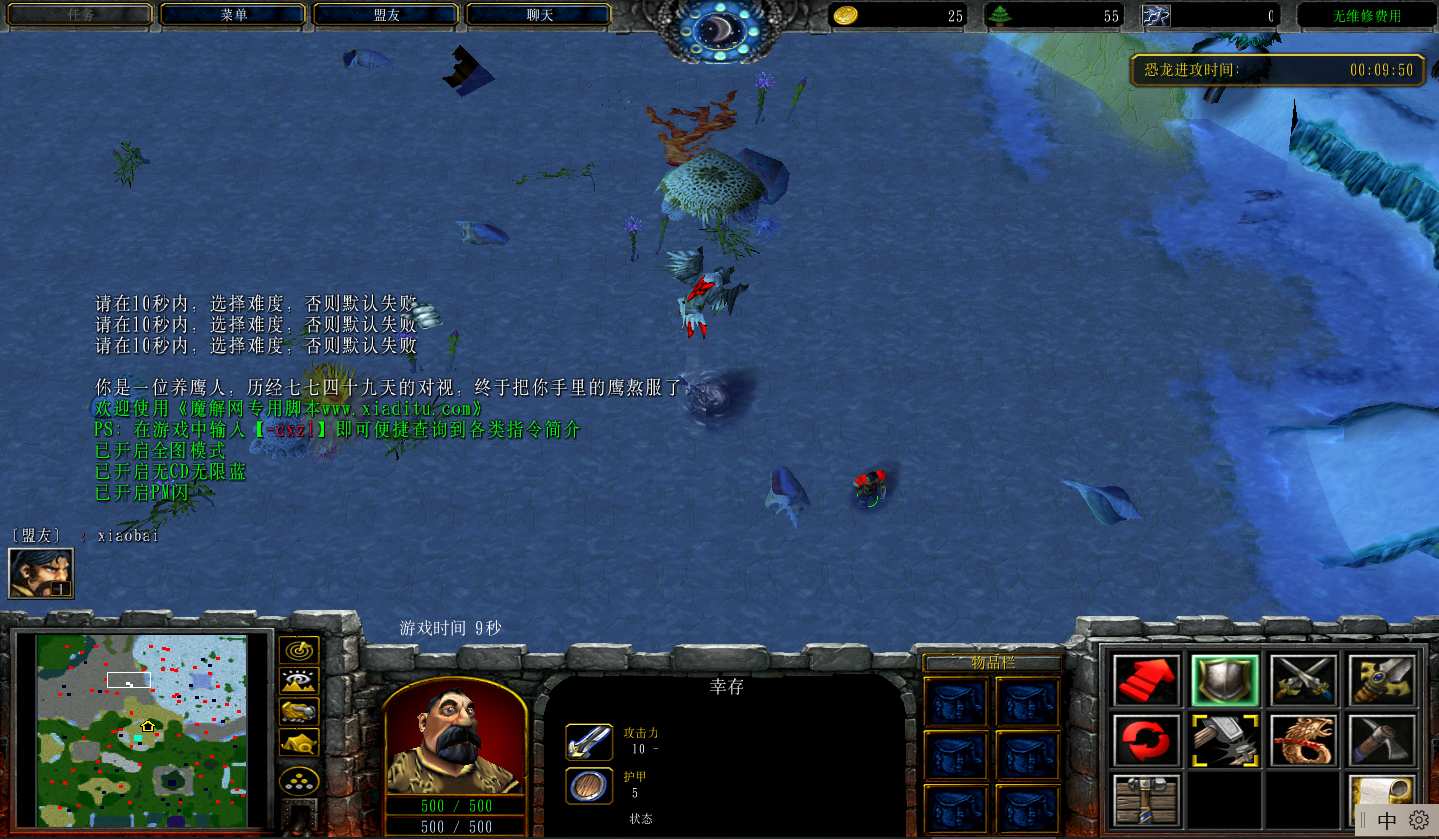
Task: Click the red circular arrows patrol command
Action: 1147,740
